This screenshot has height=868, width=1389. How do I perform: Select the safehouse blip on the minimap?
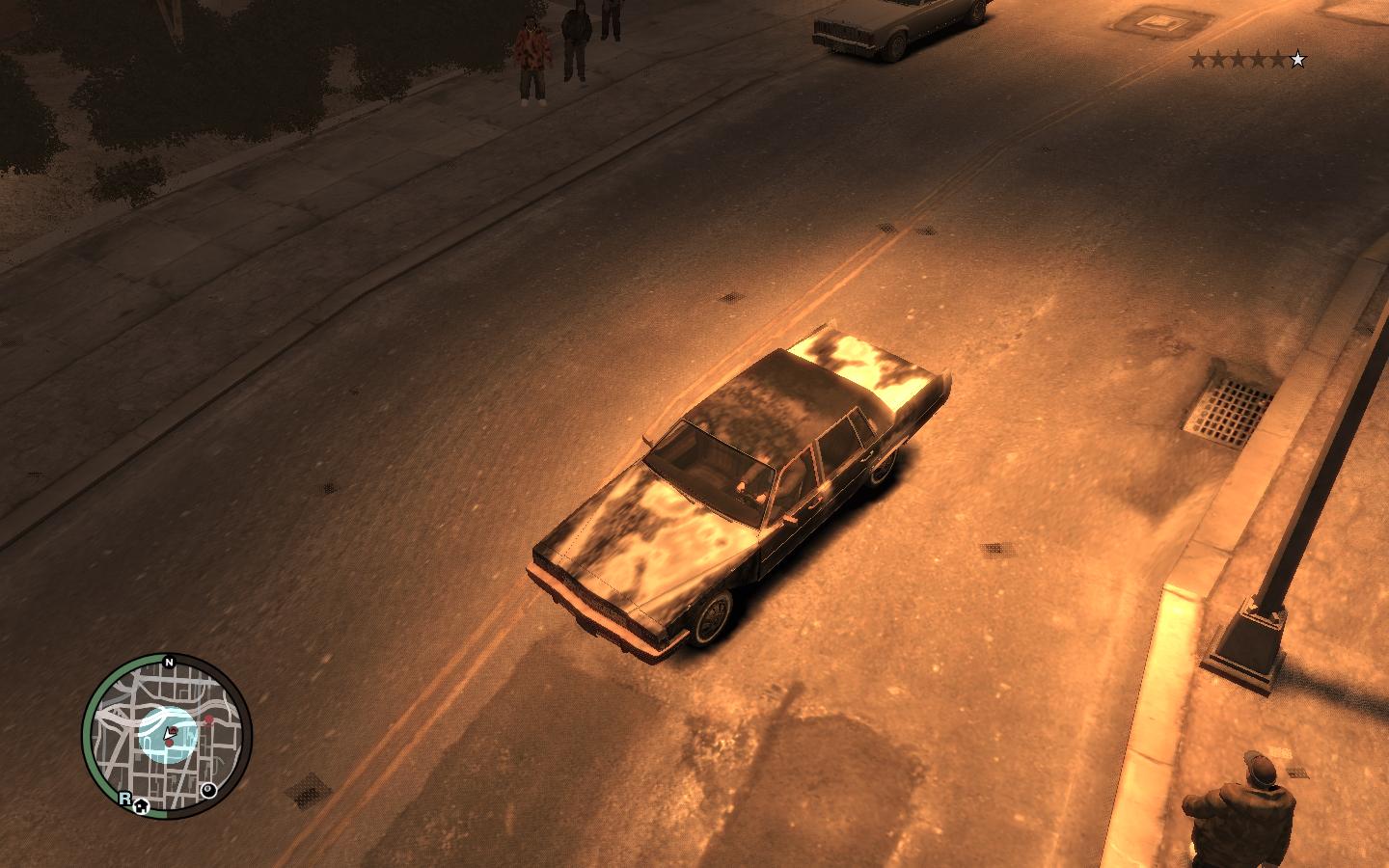pyautogui.click(x=142, y=806)
